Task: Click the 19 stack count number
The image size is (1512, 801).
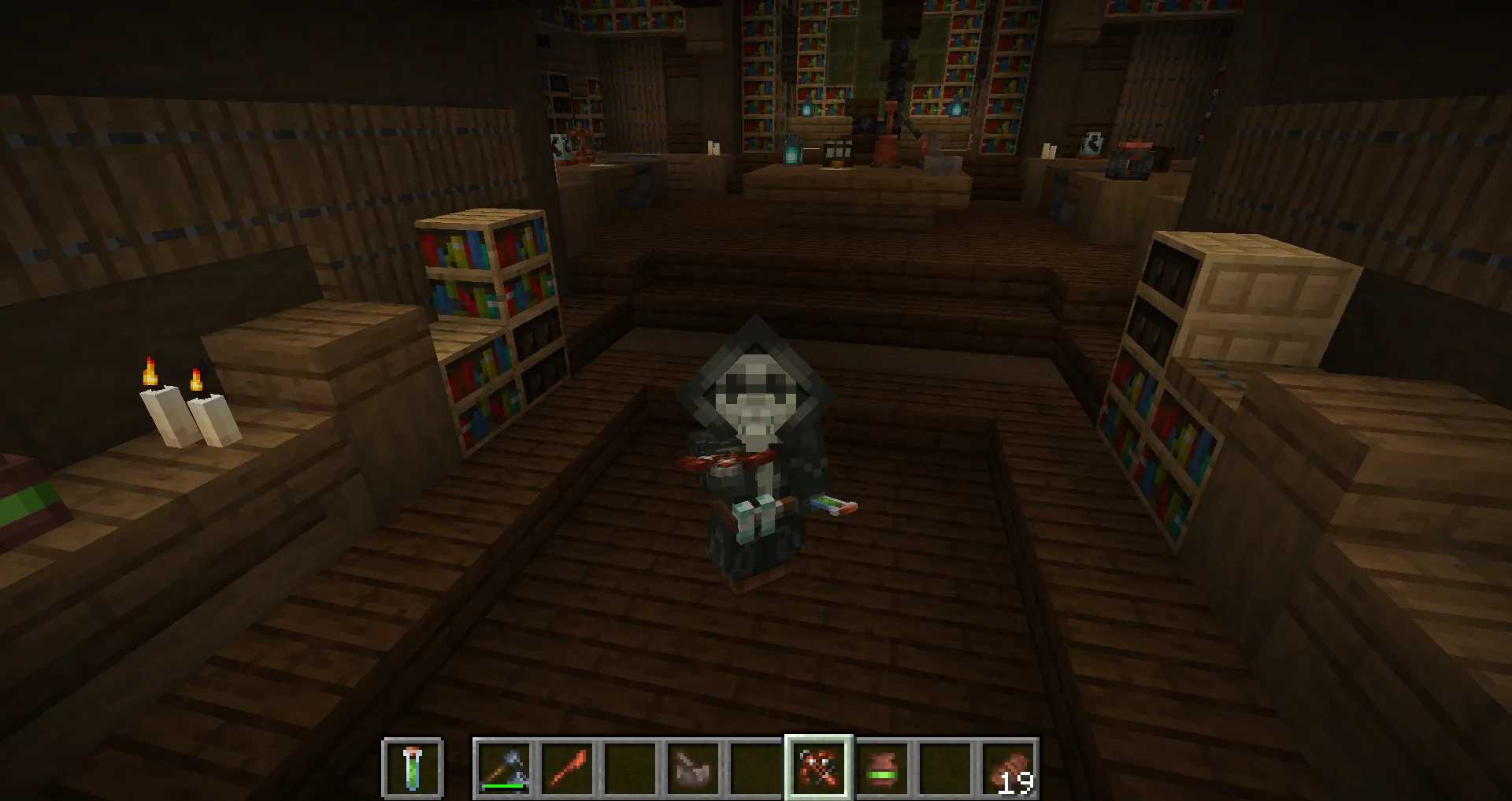Action: tap(1017, 784)
